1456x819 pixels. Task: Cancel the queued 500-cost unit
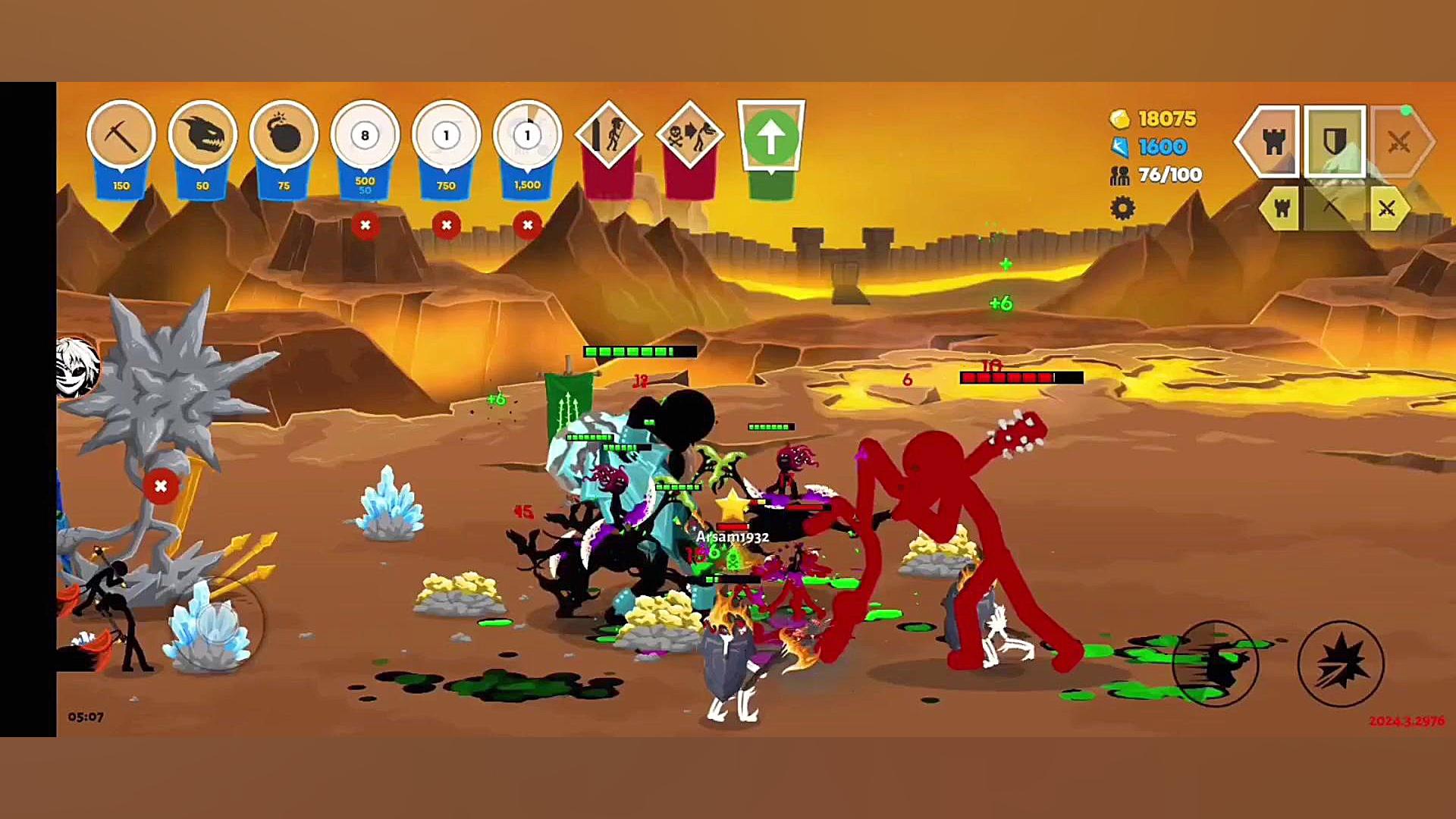point(365,225)
